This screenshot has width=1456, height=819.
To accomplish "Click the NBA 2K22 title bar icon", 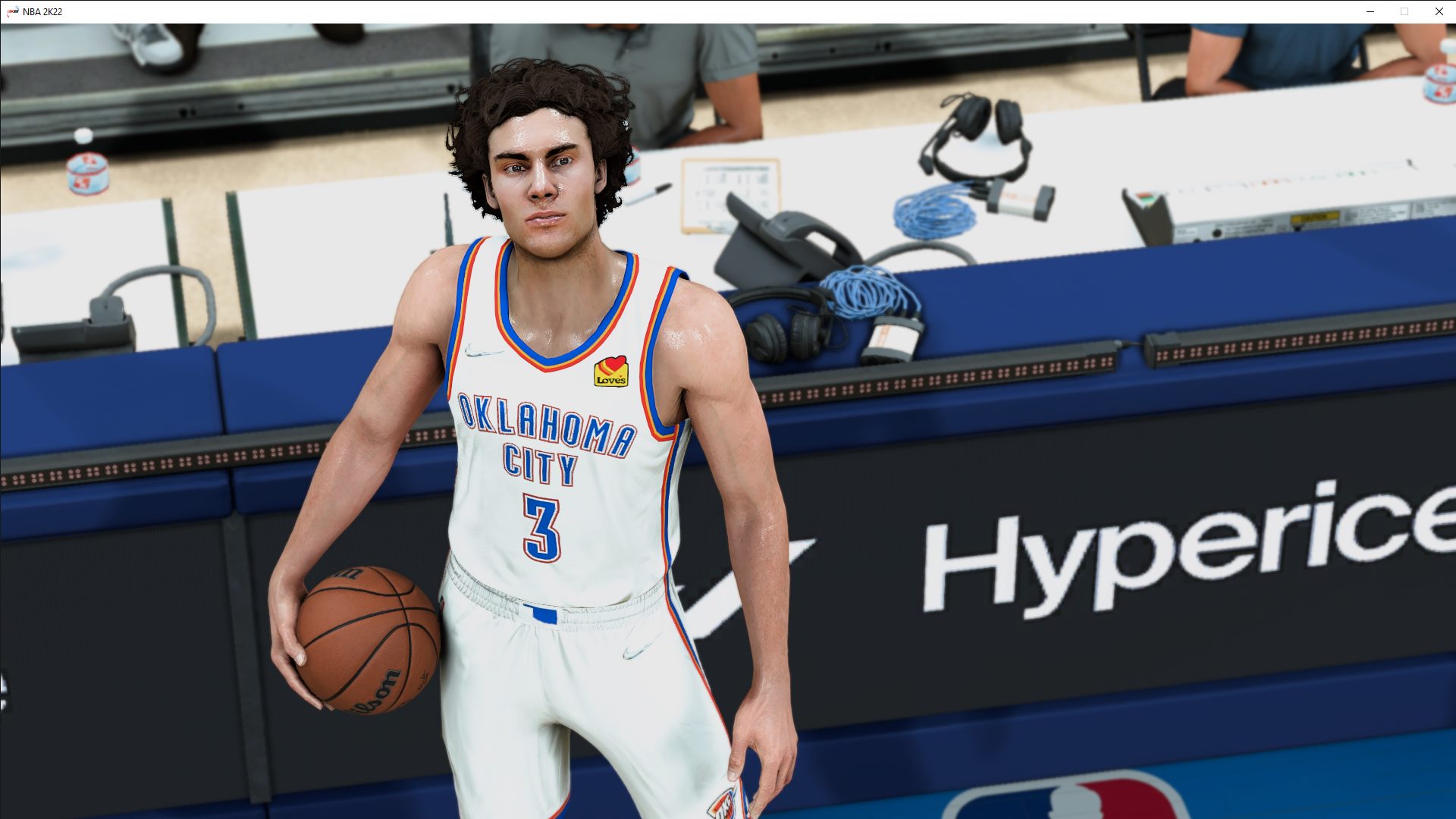I will 11,11.
